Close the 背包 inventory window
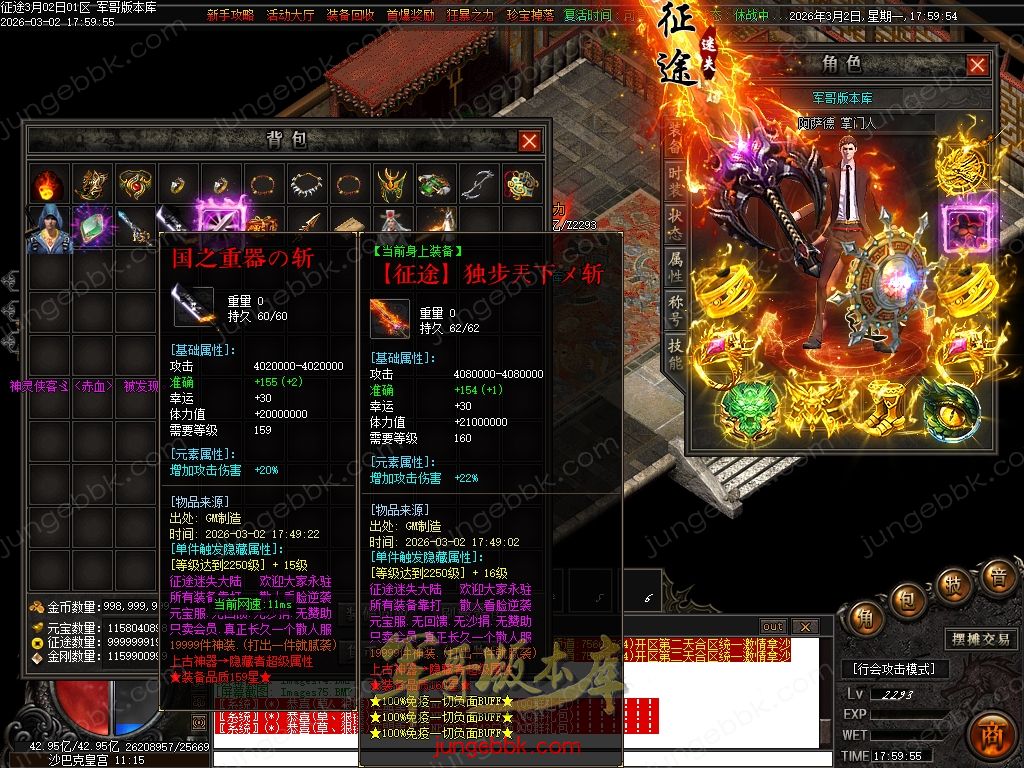This screenshot has height=768, width=1024. (x=530, y=141)
